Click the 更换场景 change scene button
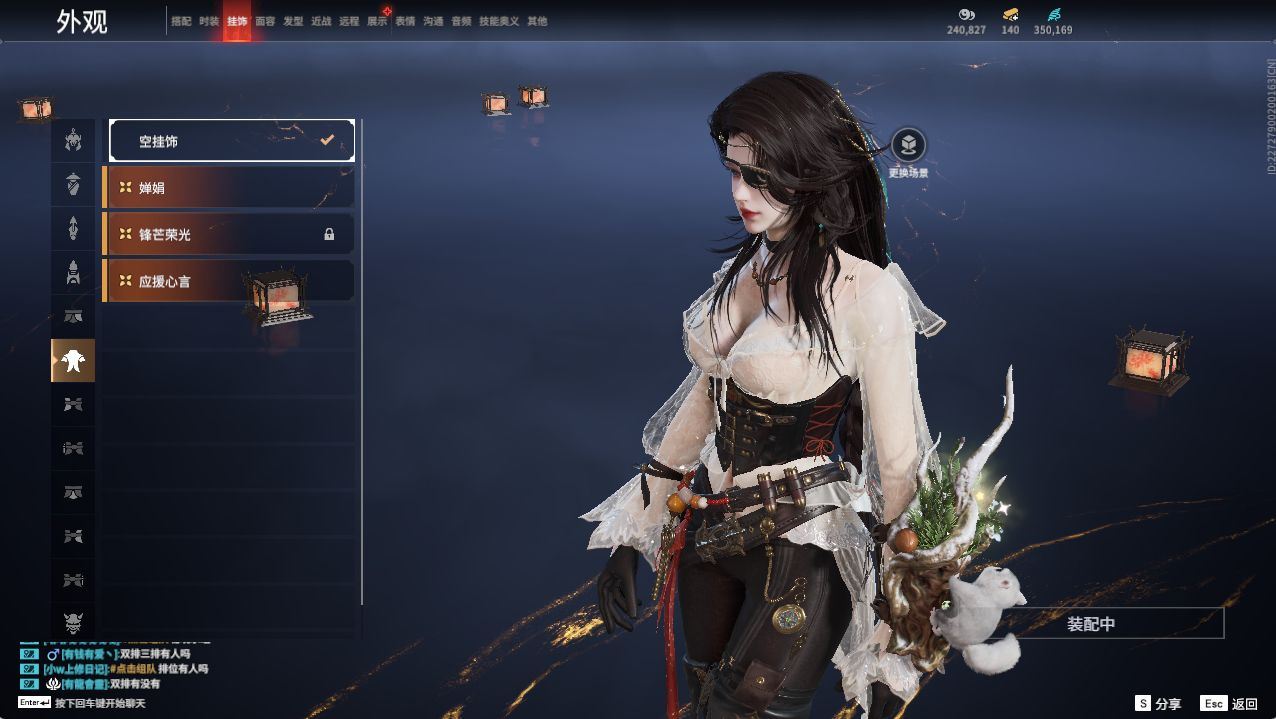Image resolution: width=1276 pixels, height=719 pixels. (908, 146)
